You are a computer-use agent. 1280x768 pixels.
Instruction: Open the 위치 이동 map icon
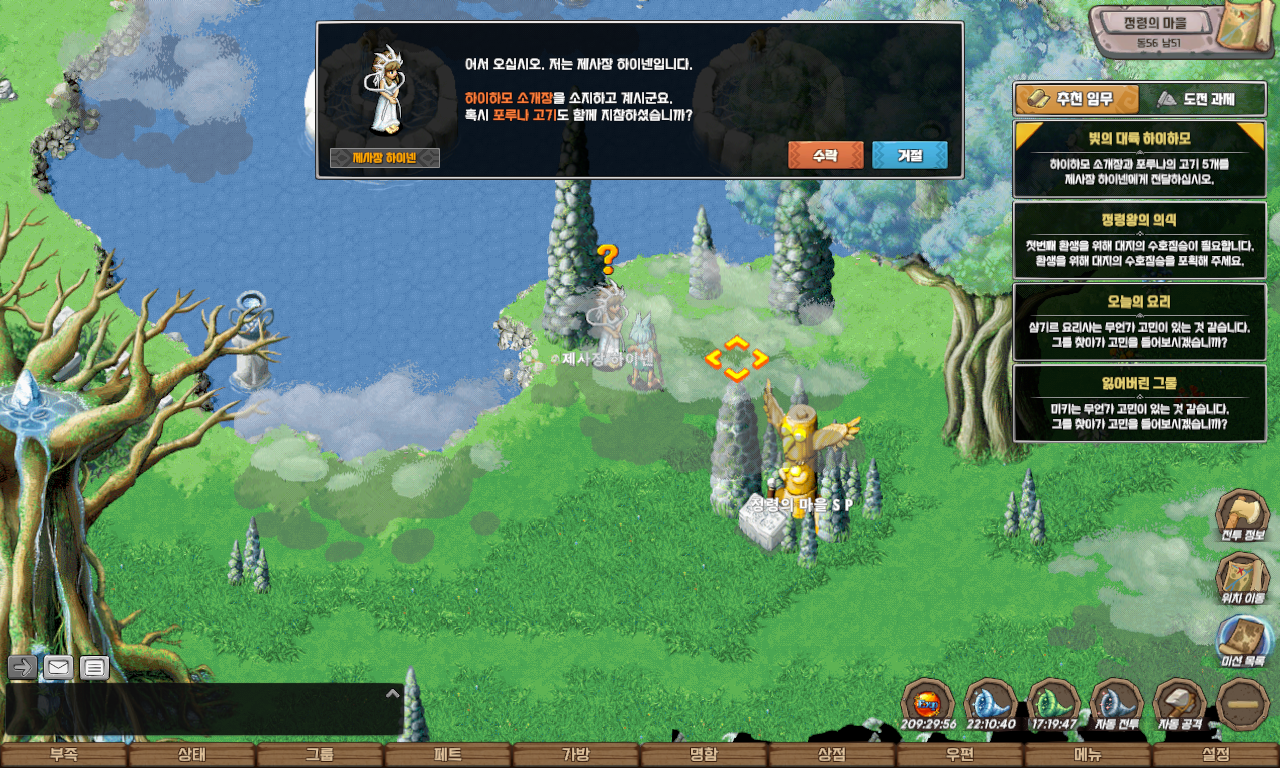coord(1242,579)
